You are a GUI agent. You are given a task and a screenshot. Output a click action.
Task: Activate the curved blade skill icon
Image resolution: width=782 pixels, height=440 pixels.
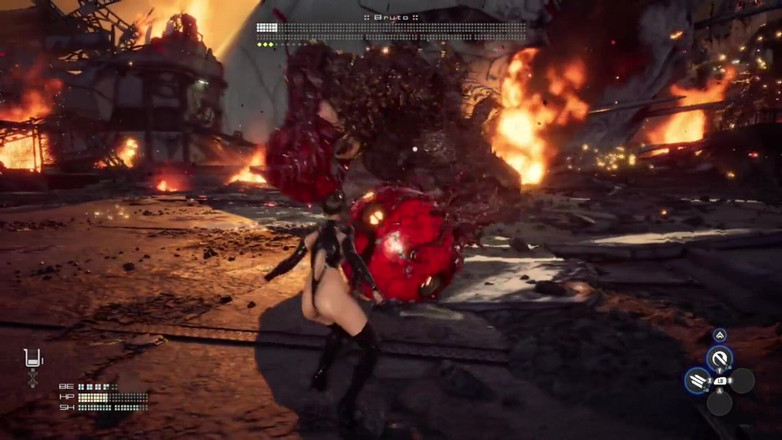[x=719, y=358]
